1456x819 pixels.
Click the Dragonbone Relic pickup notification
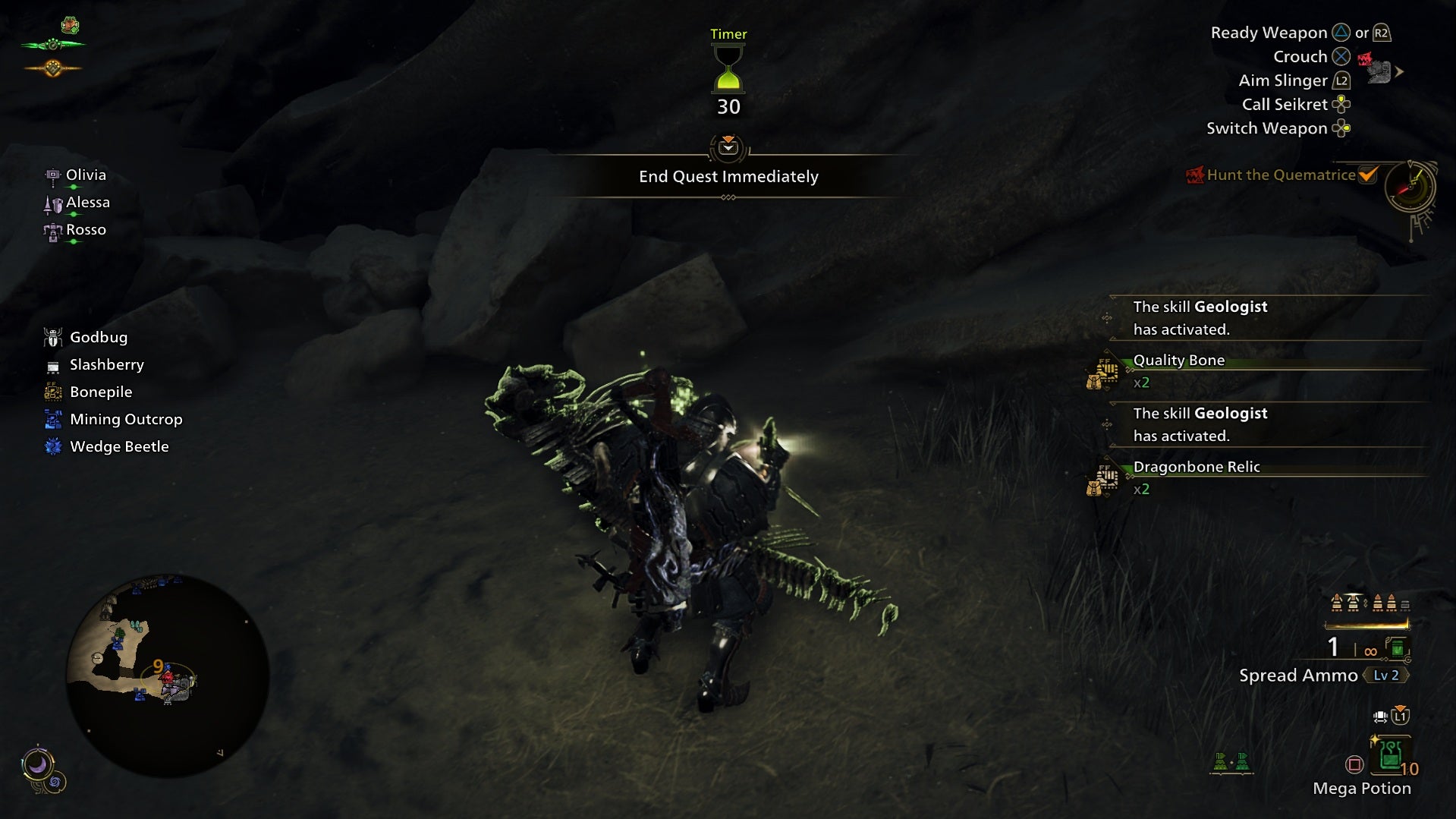(1196, 468)
